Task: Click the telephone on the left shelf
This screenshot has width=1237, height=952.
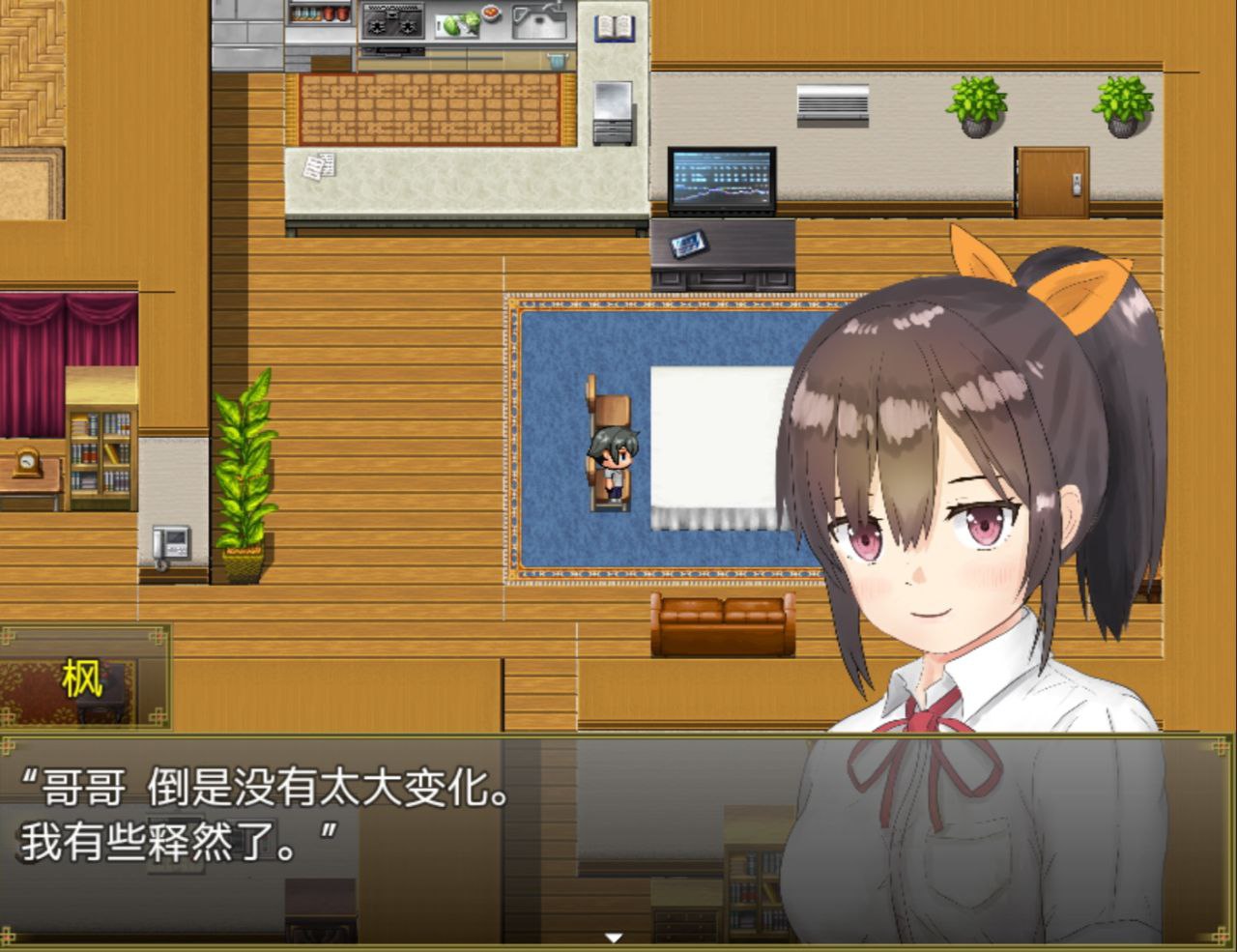Action: (170, 541)
